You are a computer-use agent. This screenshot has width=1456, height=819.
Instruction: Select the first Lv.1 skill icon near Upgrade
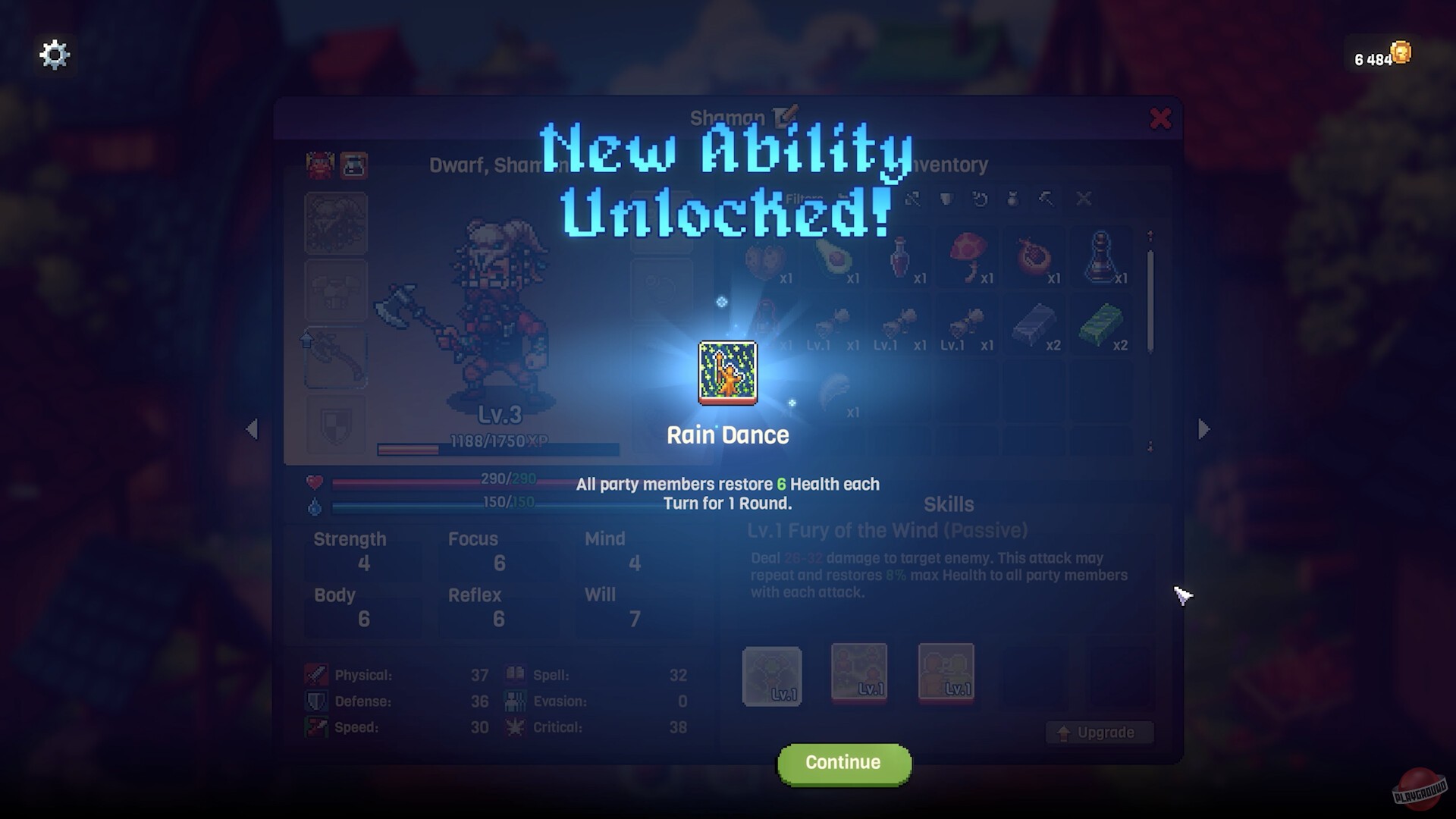pyautogui.click(x=773, y=676)
